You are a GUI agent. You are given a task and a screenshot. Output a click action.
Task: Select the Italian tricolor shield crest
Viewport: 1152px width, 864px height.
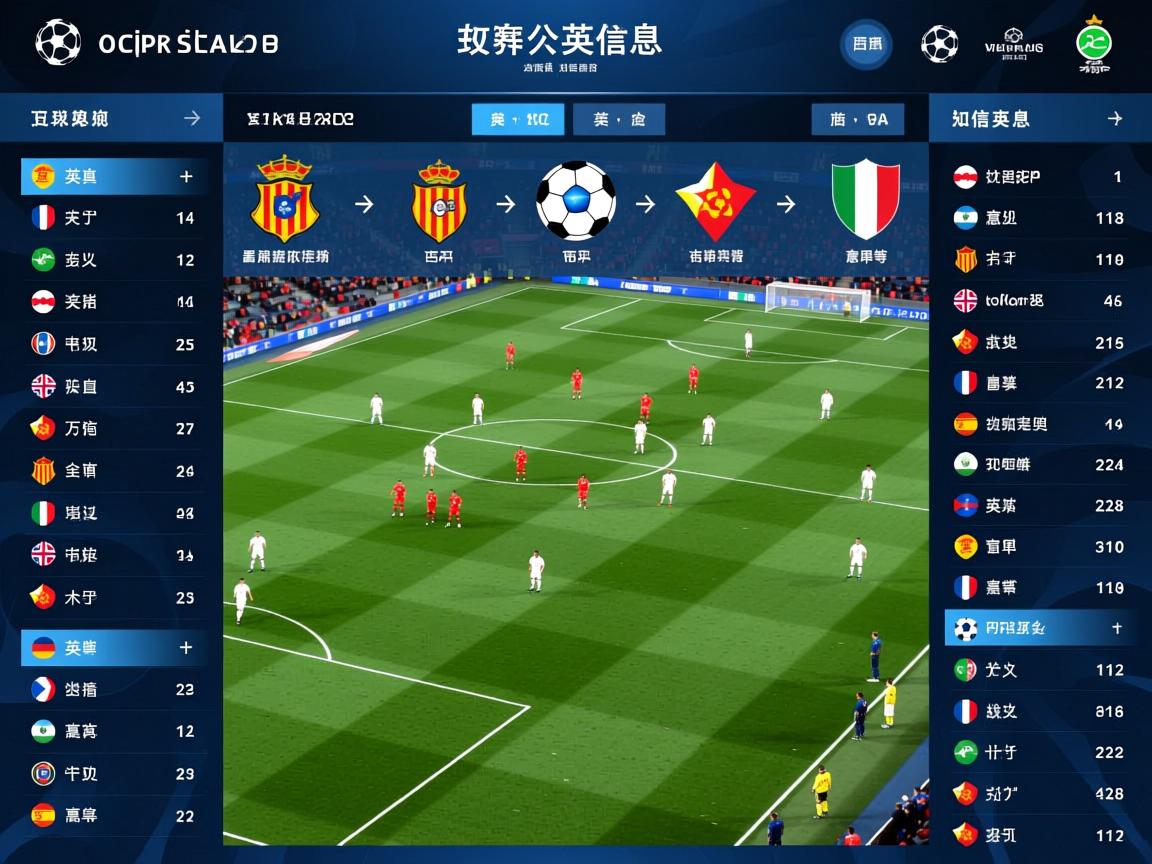(865, 200)
